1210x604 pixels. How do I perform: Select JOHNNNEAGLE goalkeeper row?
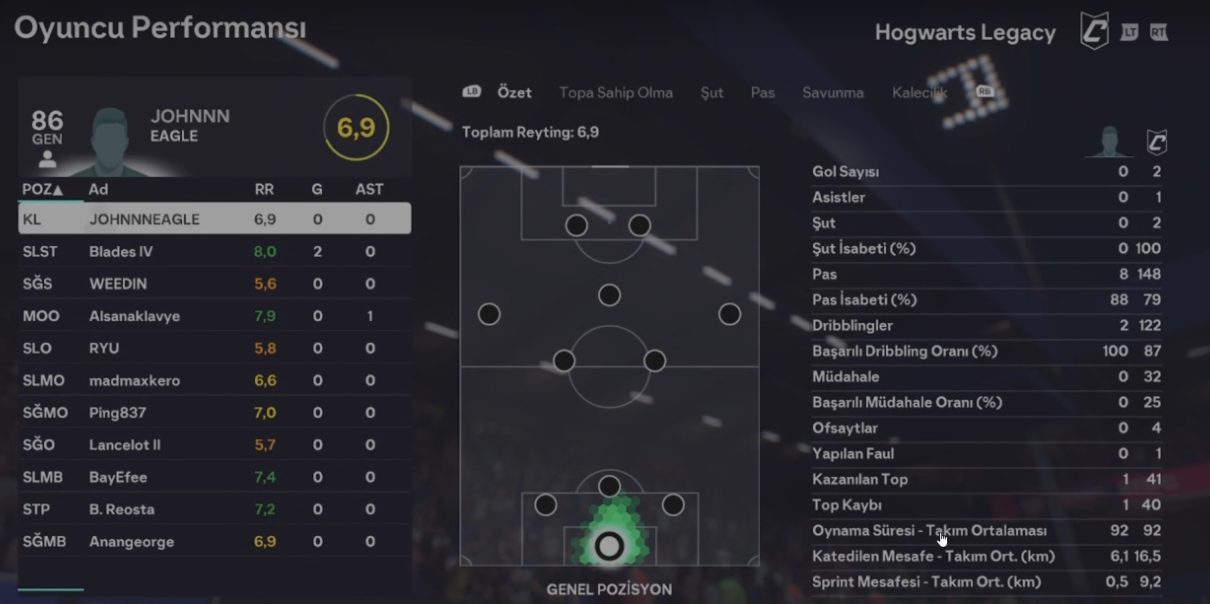pos(214,219)
